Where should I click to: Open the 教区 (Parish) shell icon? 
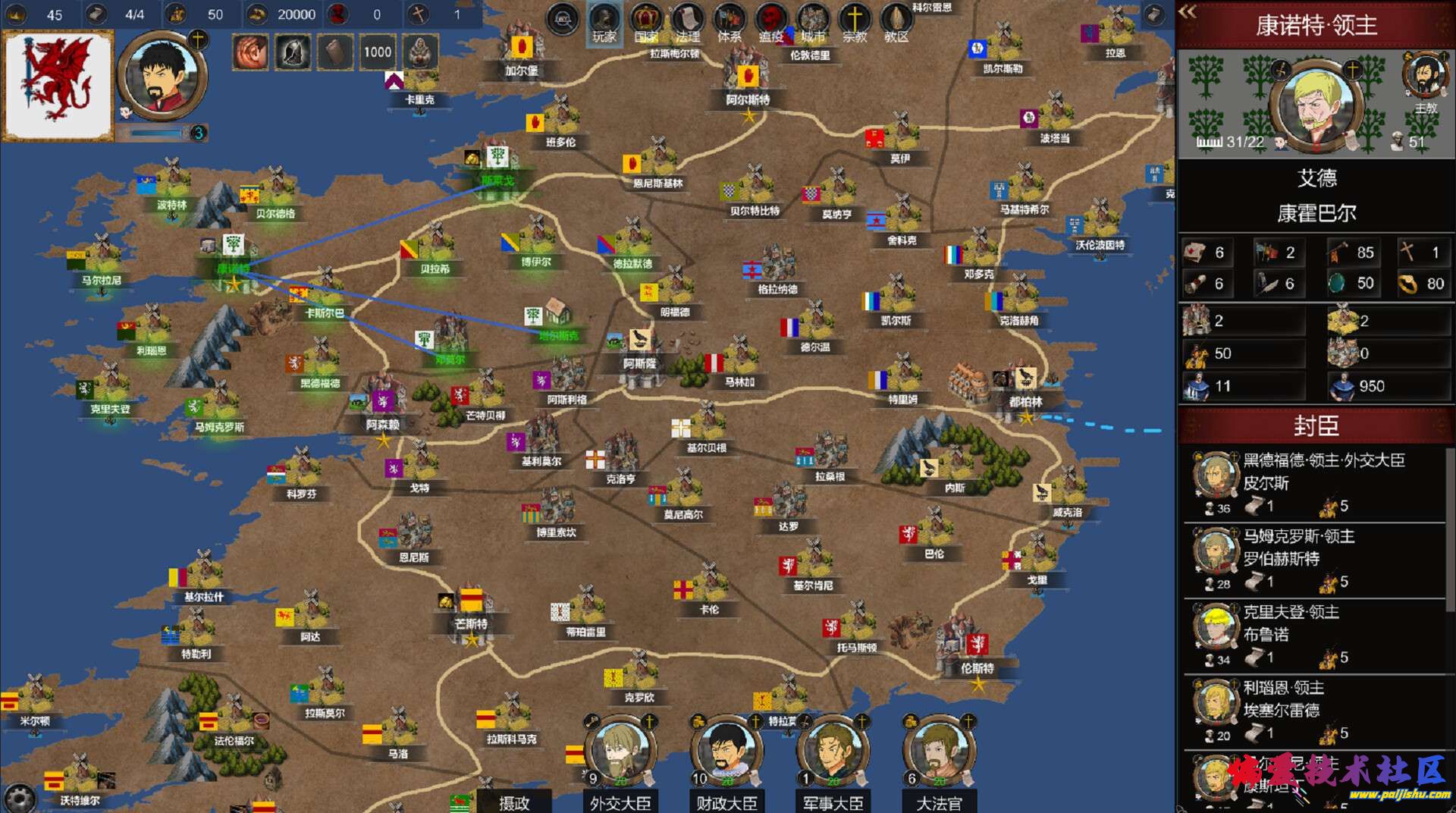pos(896,21)
